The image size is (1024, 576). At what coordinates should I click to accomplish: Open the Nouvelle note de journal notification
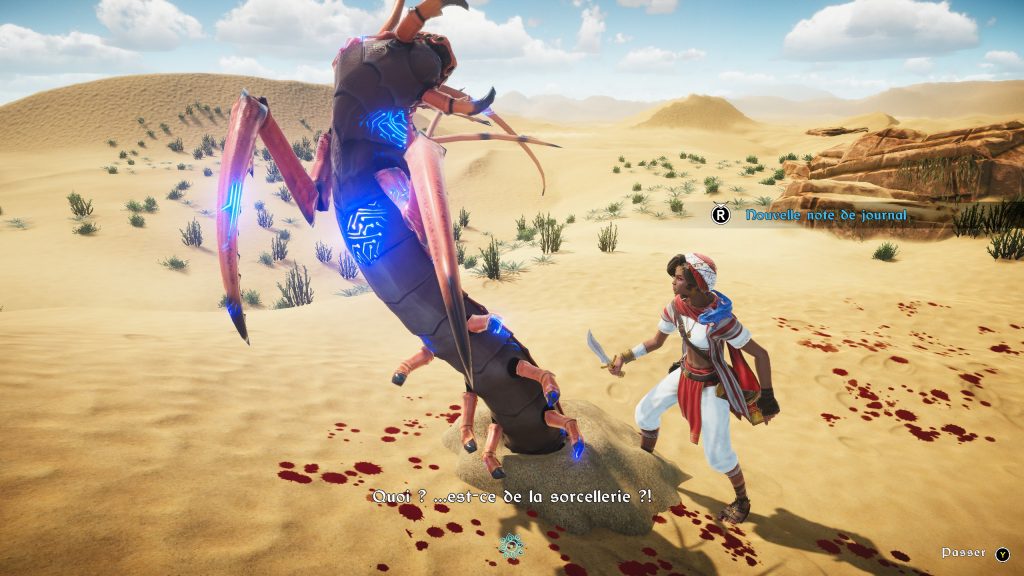[811, 214]
